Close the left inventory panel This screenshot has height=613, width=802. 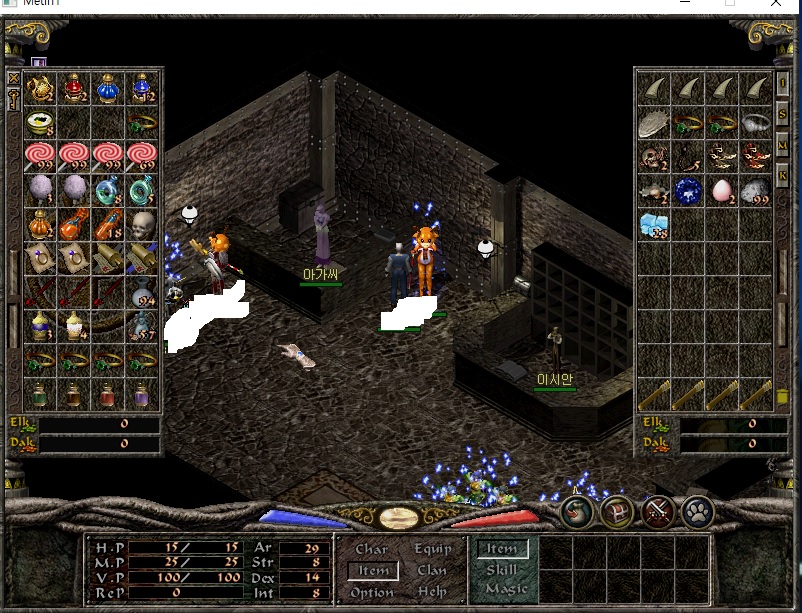pyautogui.click(x=14, y=78)
